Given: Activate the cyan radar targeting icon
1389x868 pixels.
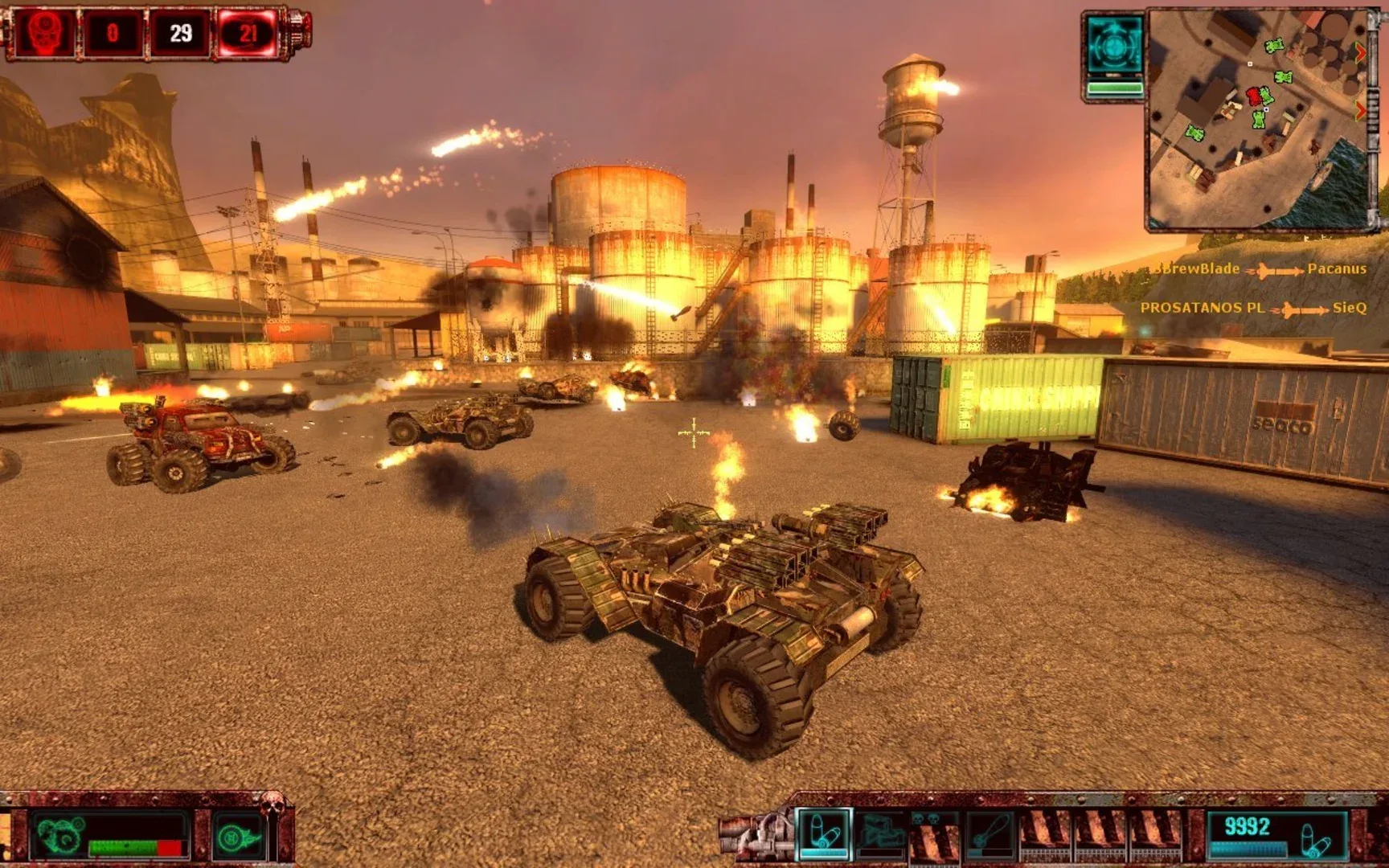Looking at the screenshot, I should 1113,47.
